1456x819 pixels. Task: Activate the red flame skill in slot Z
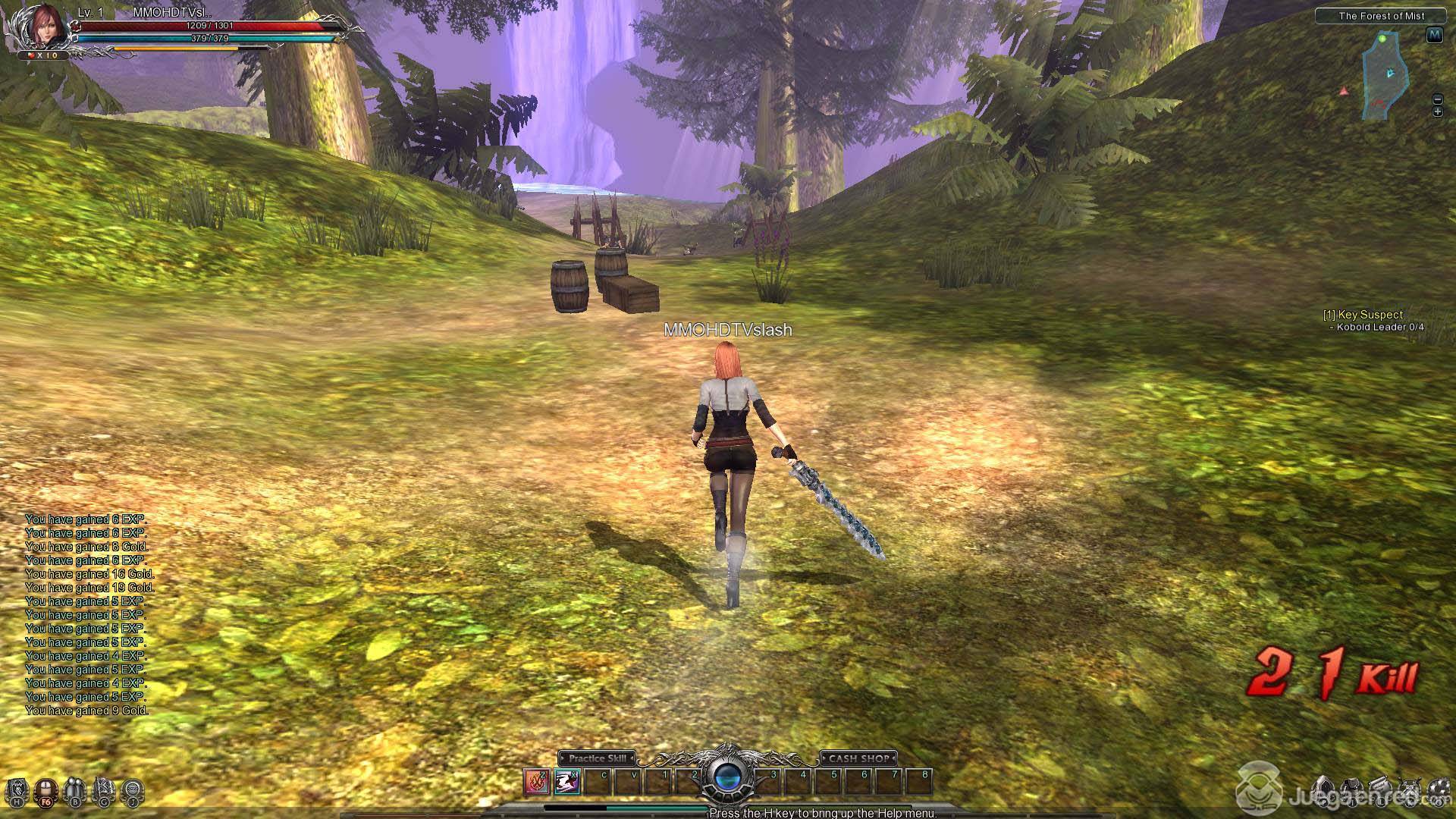(537, 781)
